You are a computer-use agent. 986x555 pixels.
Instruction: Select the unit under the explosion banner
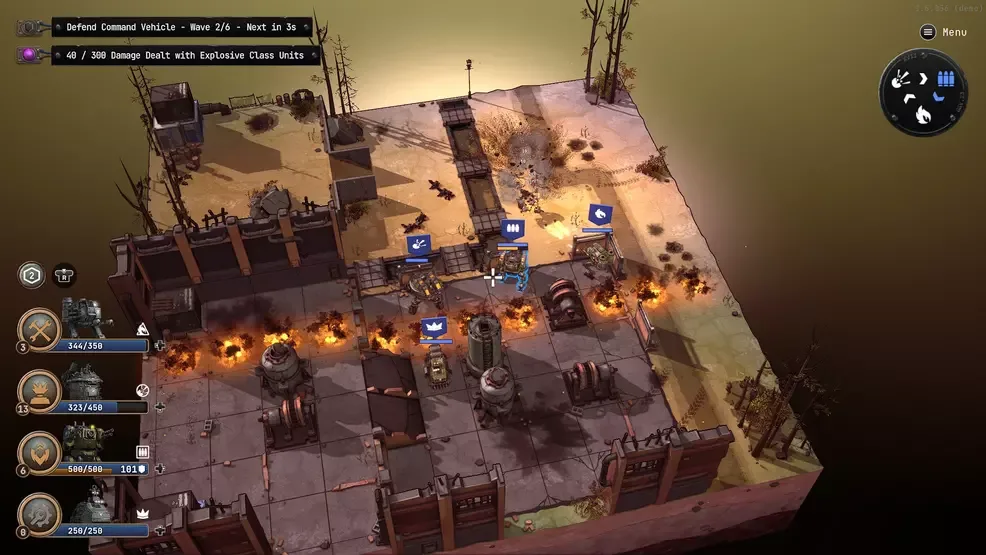pos(424,287)
